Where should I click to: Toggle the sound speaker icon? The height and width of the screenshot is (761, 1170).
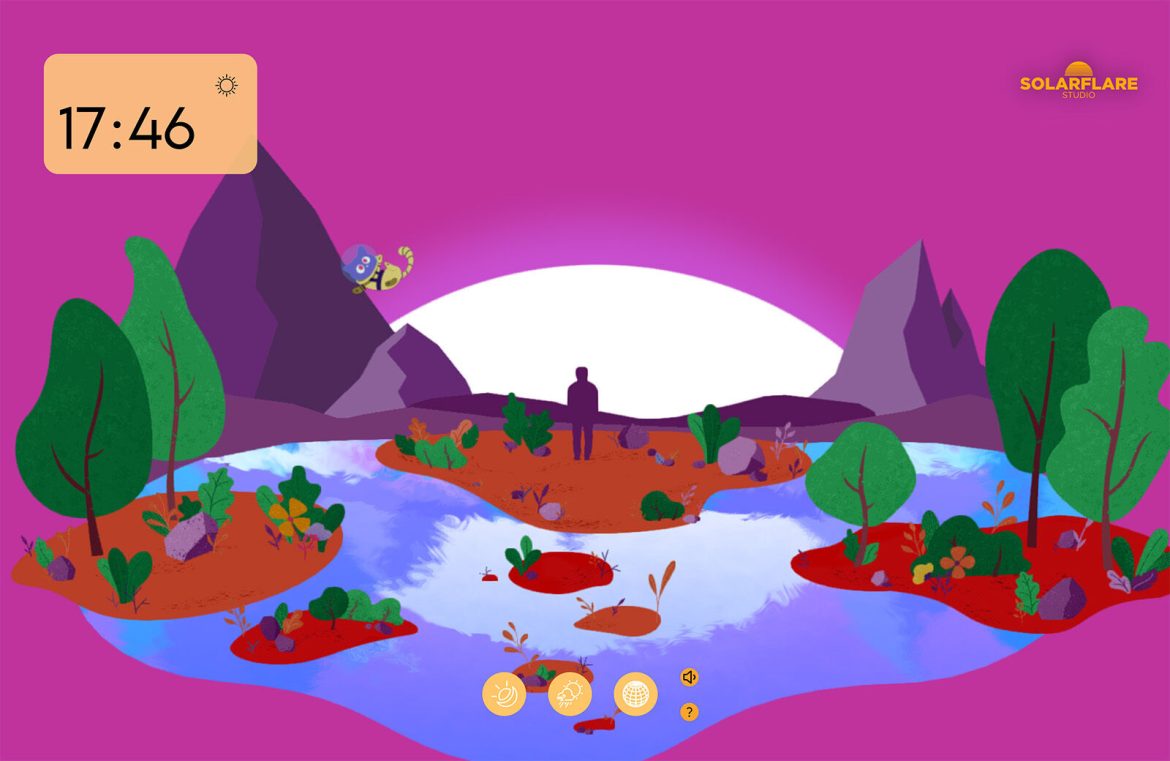coord(689,677)
